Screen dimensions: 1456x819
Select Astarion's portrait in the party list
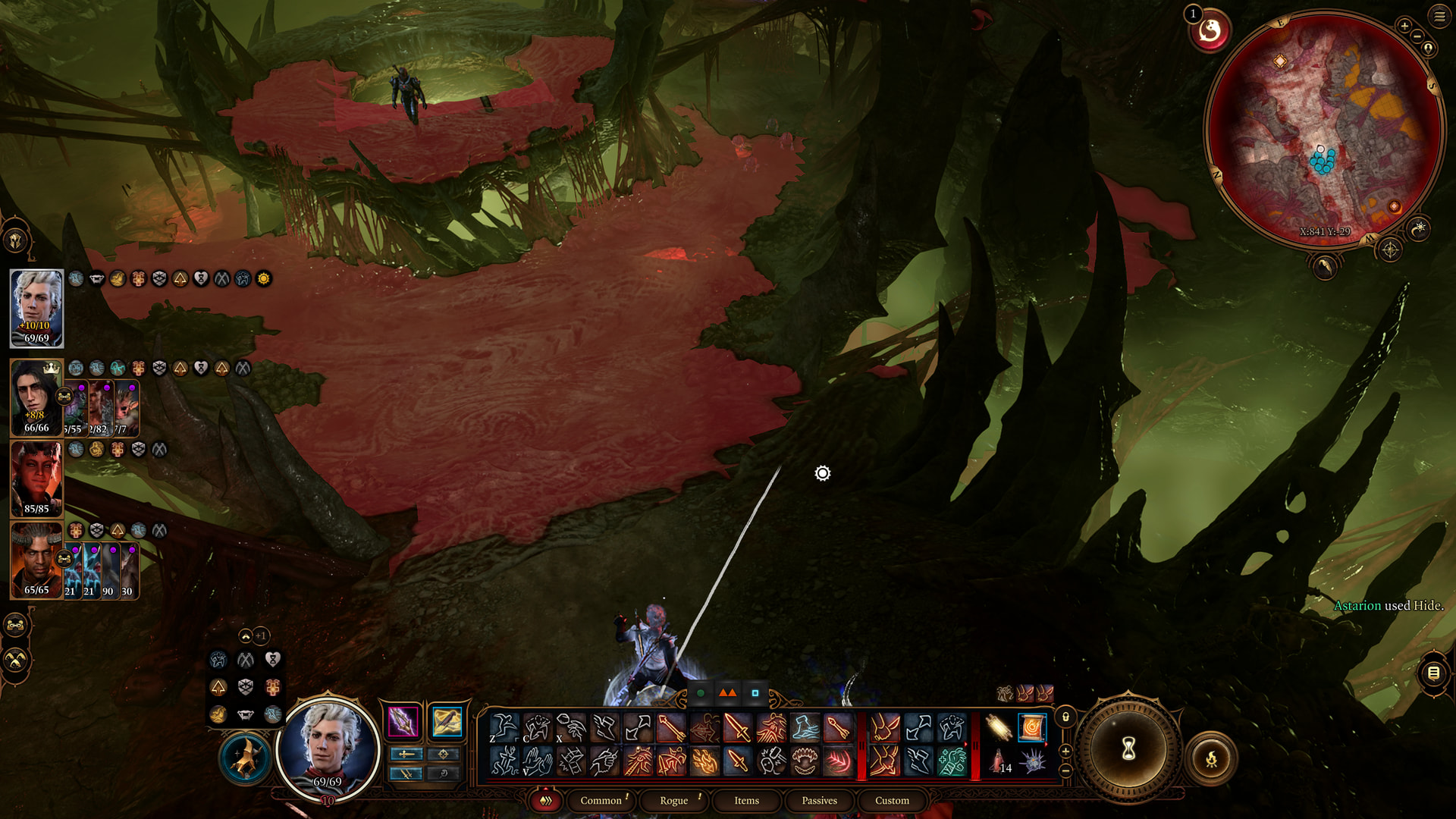36,308
